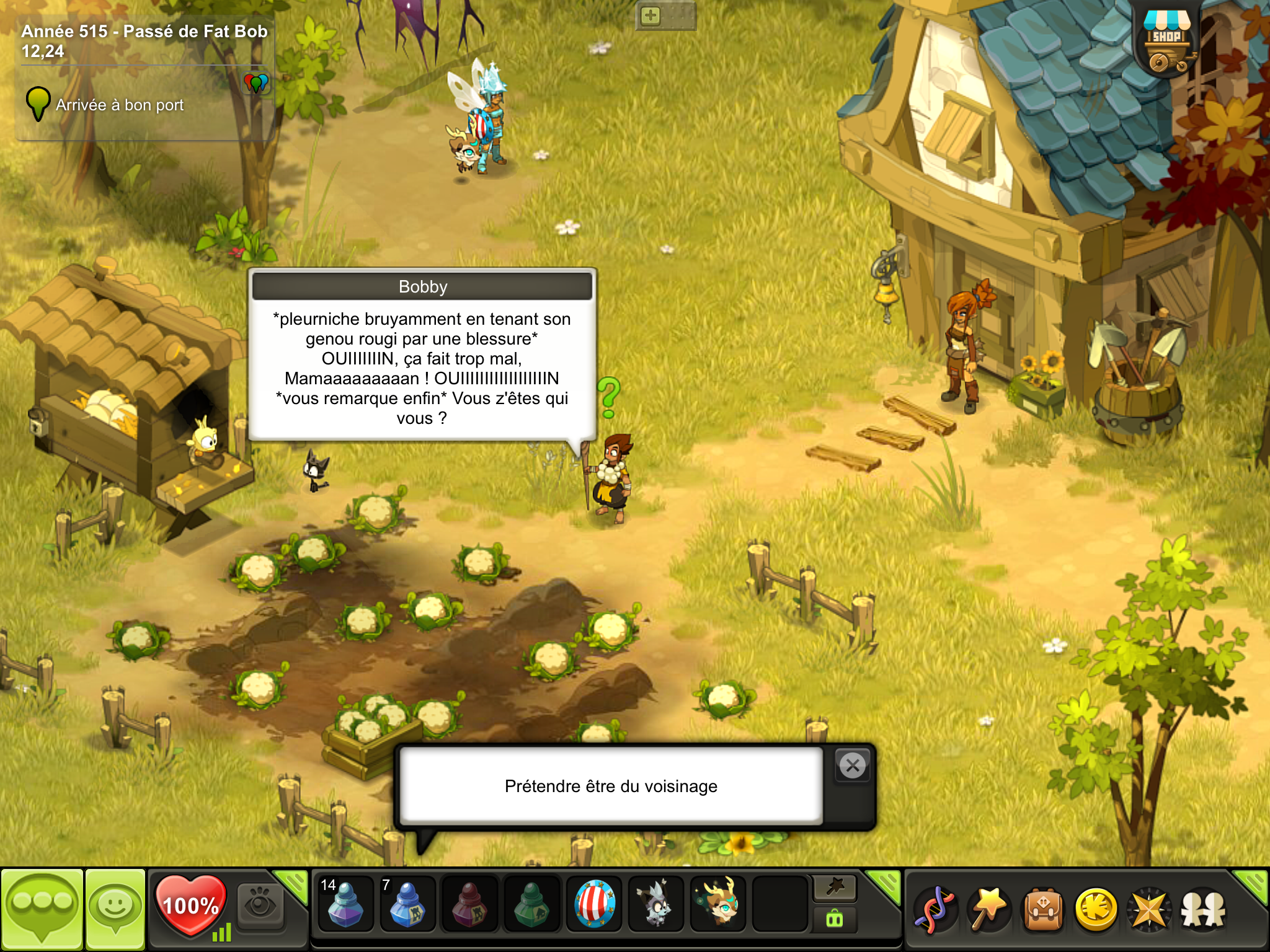Use the purple potion with count 14

(x=345, y=905)
